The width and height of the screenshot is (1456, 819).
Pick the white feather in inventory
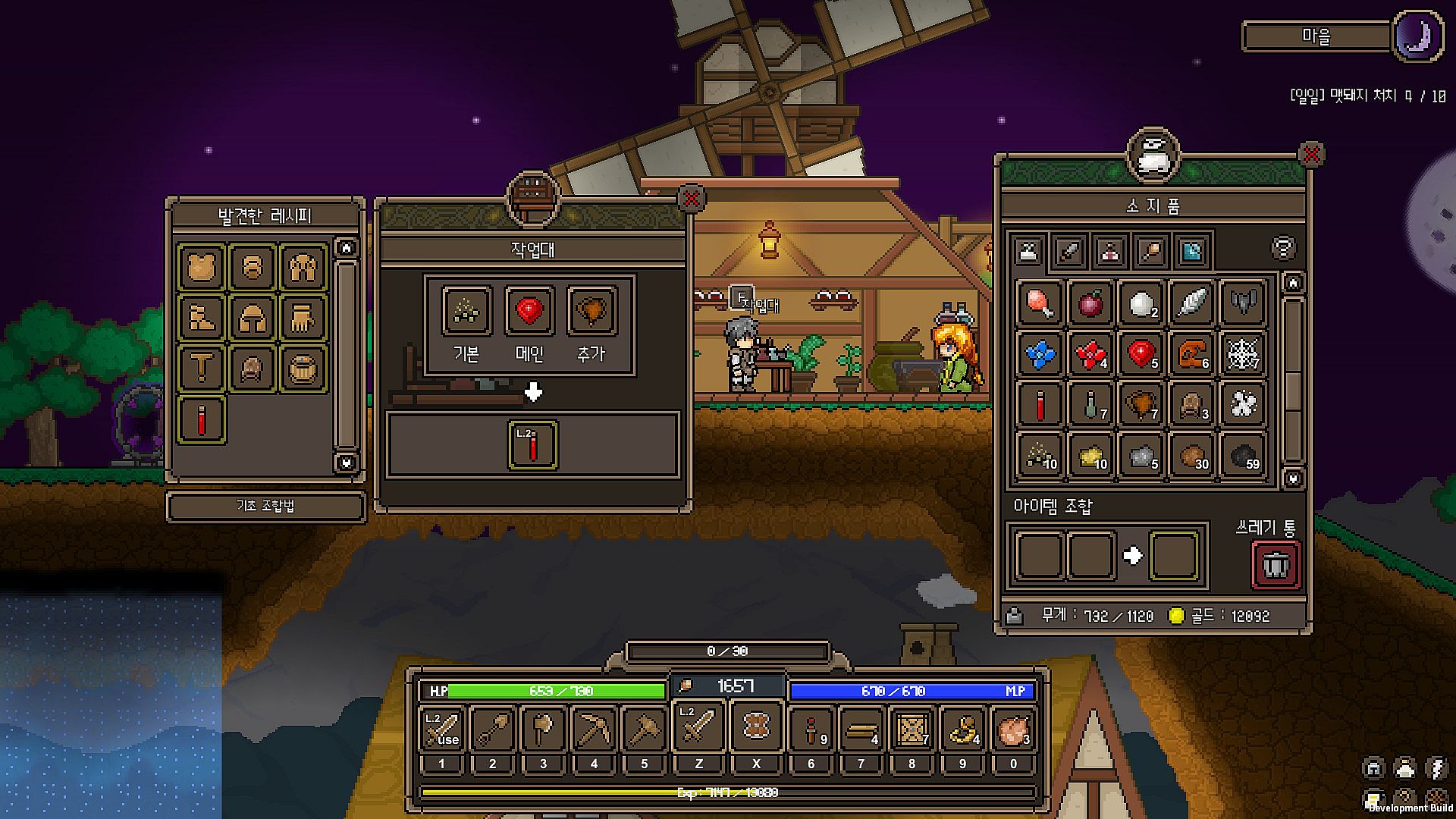pos(1191,303)
